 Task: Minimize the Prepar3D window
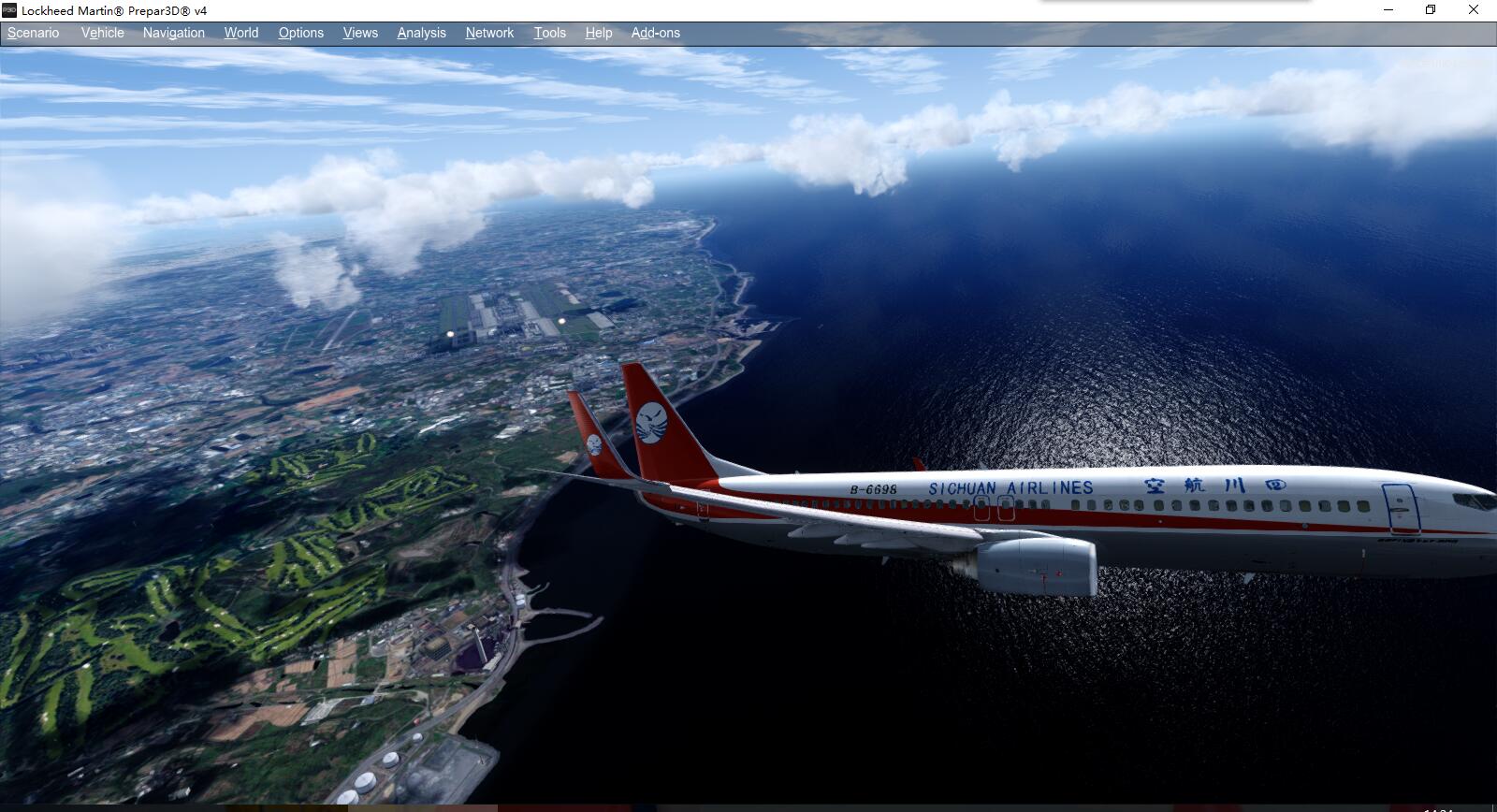point(1387,10)
